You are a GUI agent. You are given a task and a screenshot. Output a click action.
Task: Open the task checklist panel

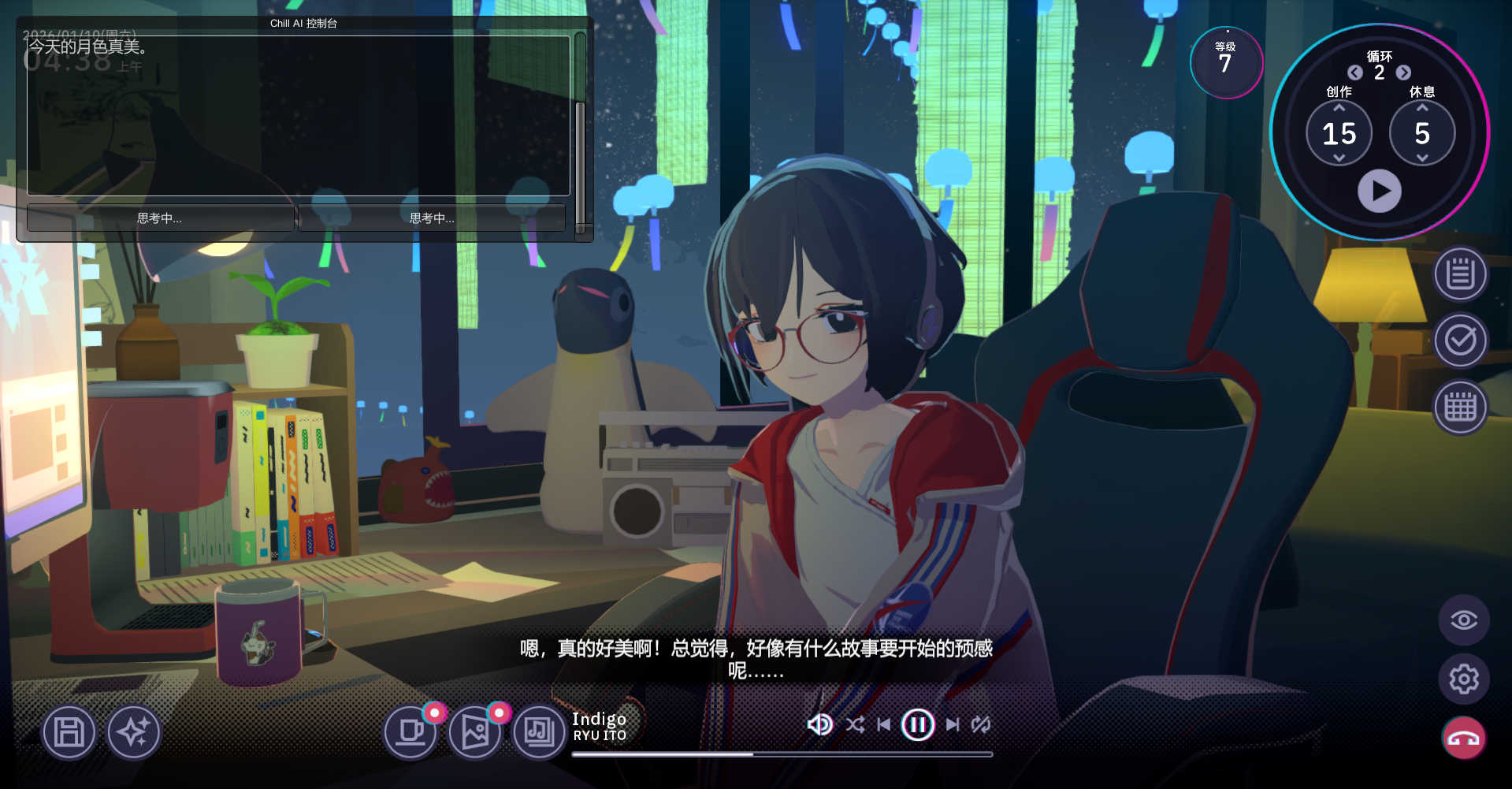pos(1462,340)
